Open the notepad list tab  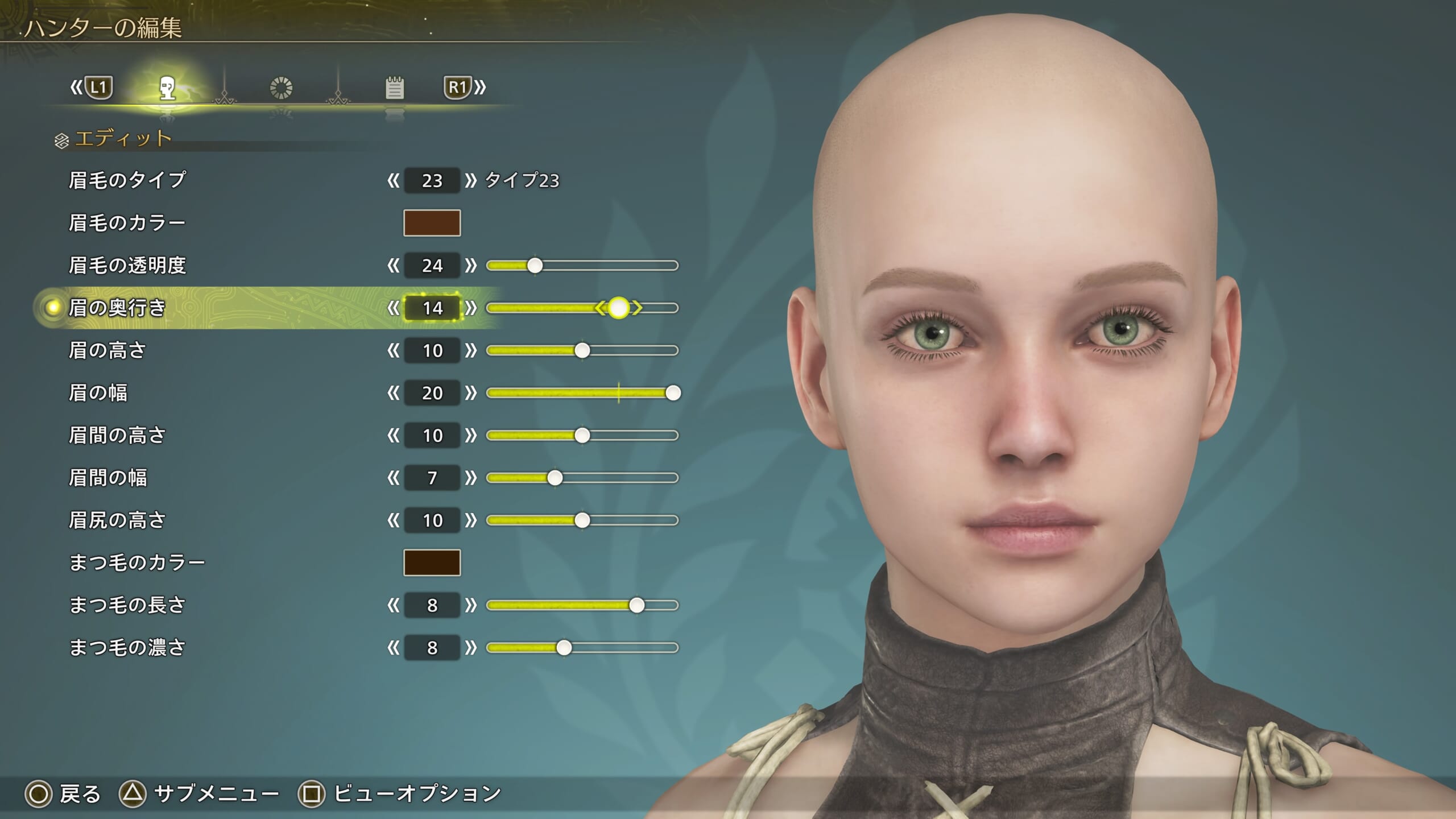(x=394, y=88)
